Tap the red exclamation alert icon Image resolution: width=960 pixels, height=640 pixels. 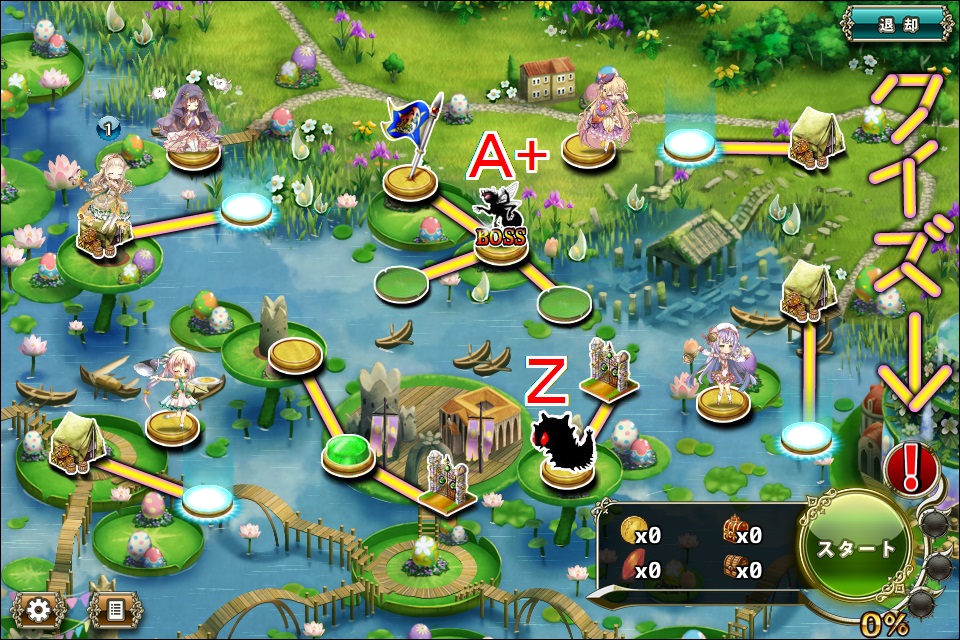pos(910,467)
